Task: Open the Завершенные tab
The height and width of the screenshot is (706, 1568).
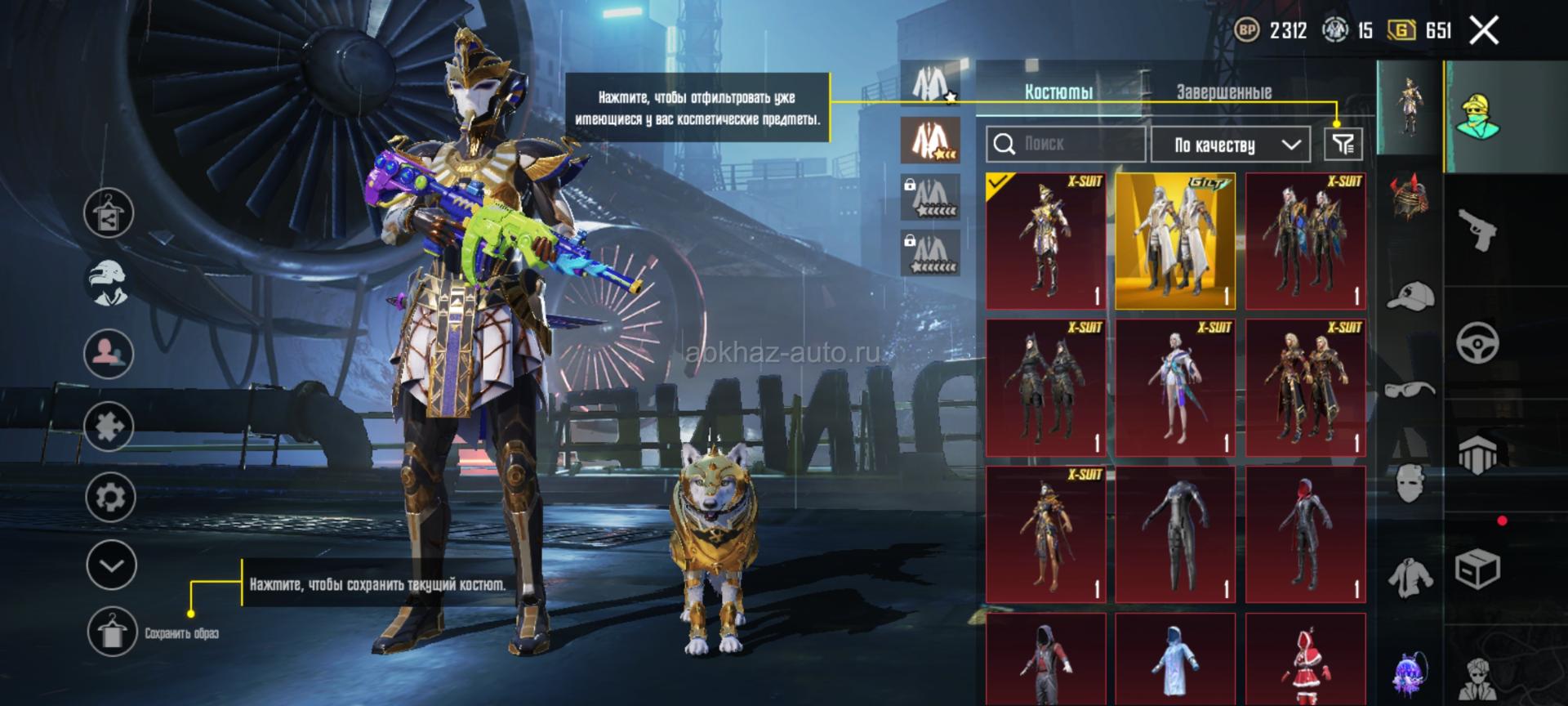Action: click(x=1223, y=92)
